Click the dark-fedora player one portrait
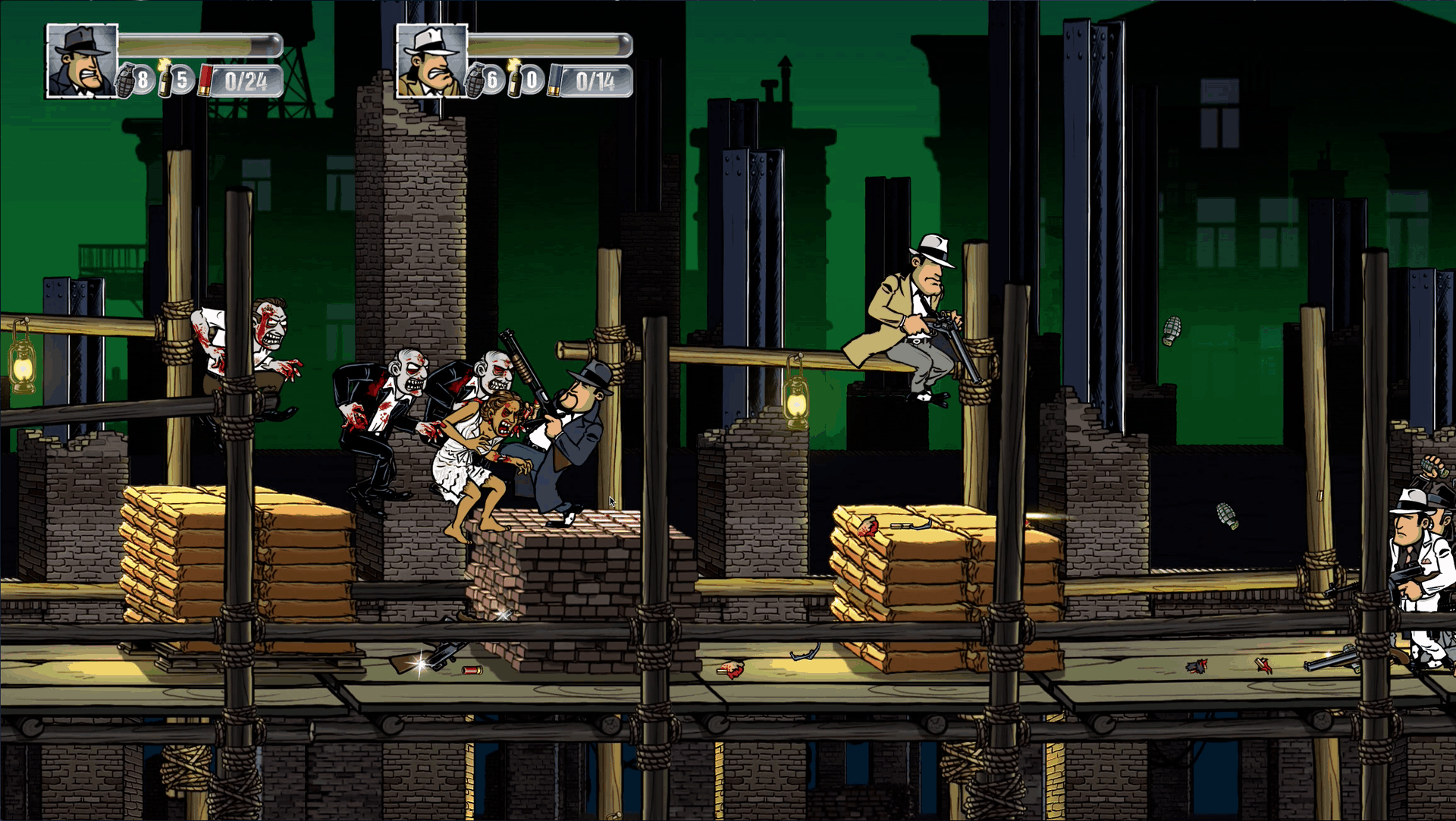 tap(82, 61)
